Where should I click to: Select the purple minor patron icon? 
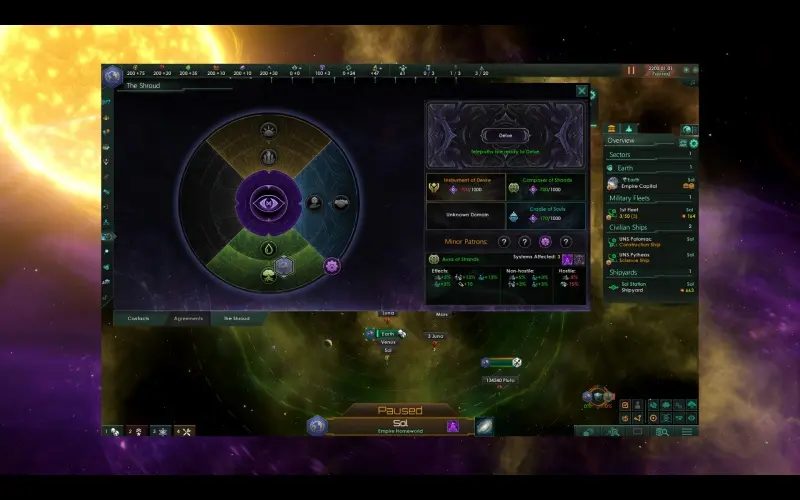tap(545, 241)
